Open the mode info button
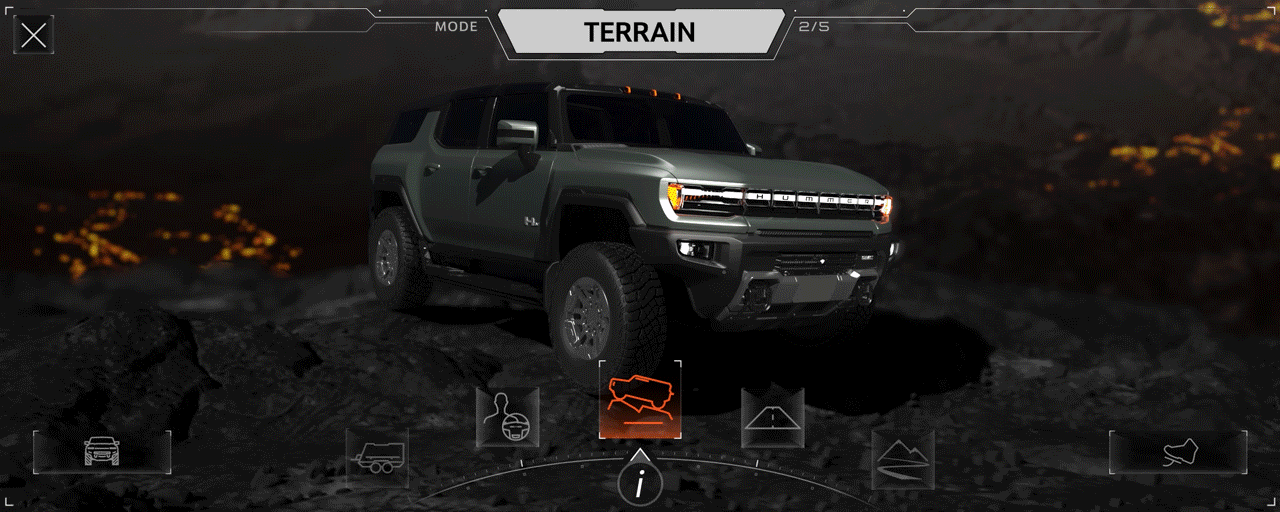 coord(640,485)
